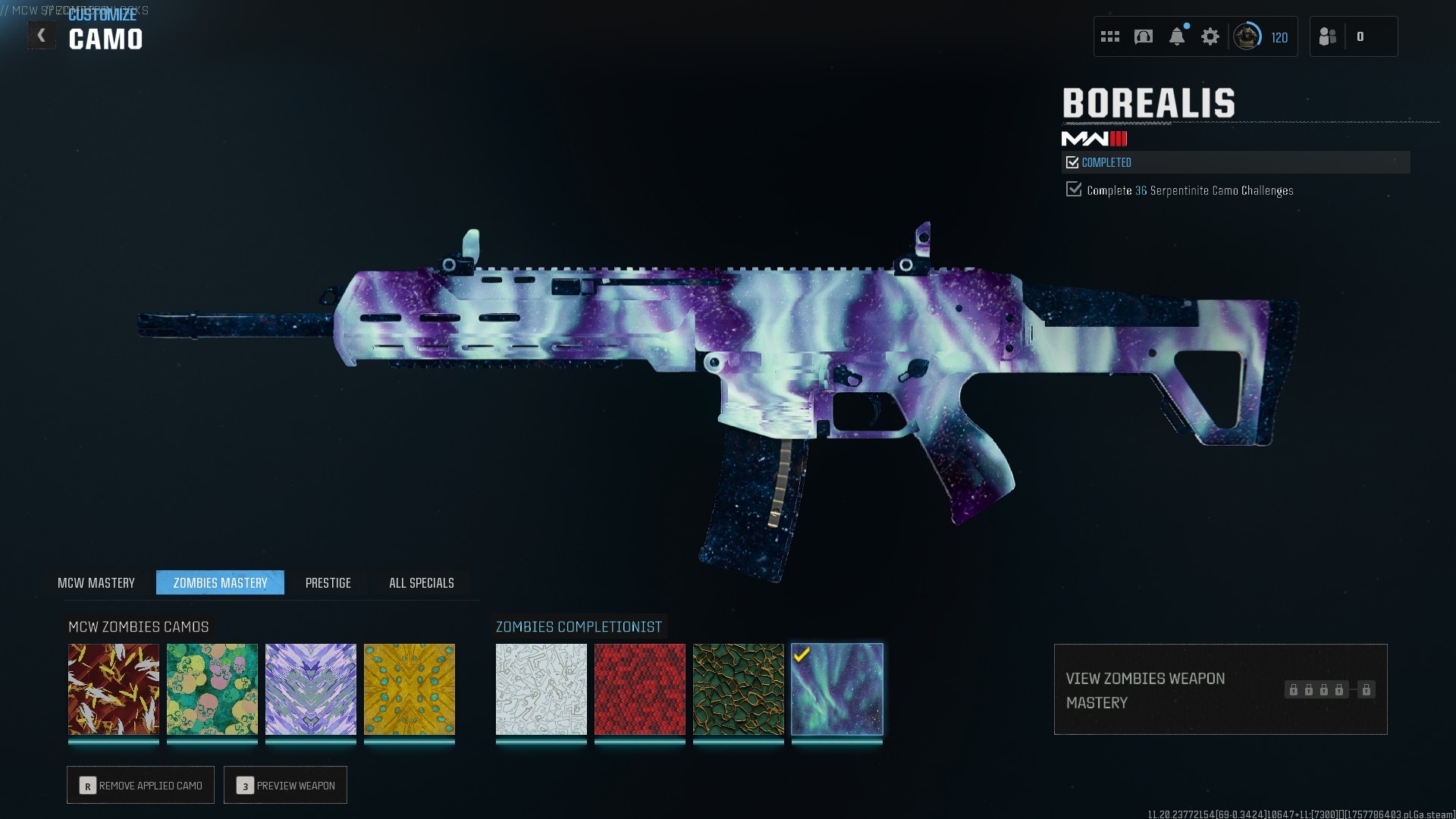Select the red feather camo swatch
Screen dimensions: 1456x819
point(114,689)
